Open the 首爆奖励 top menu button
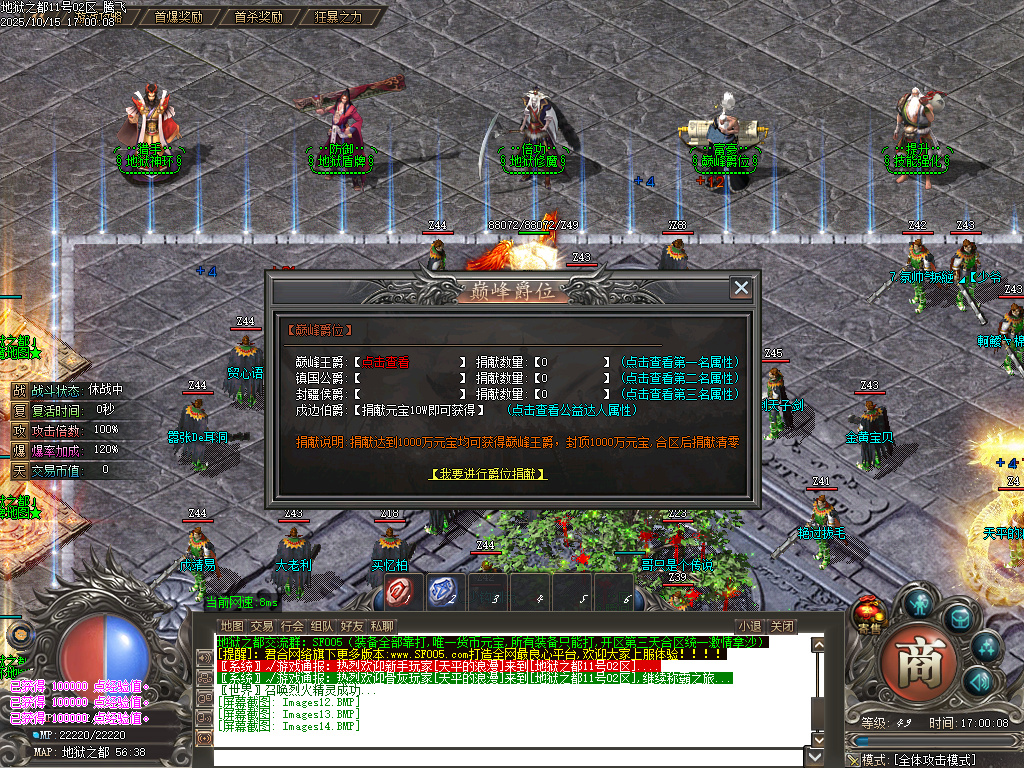 (x=178, y=17)
